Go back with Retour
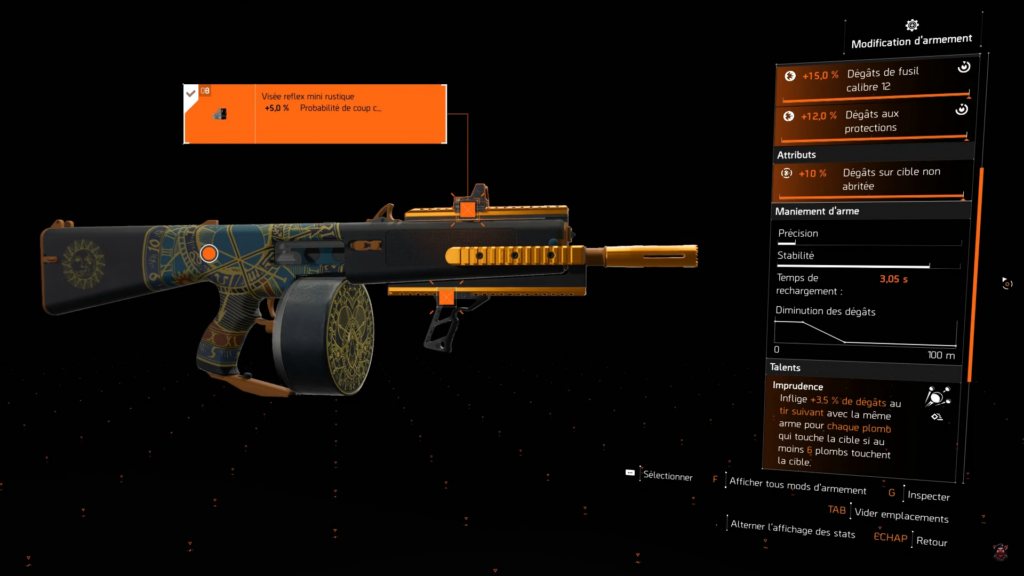 931,541
